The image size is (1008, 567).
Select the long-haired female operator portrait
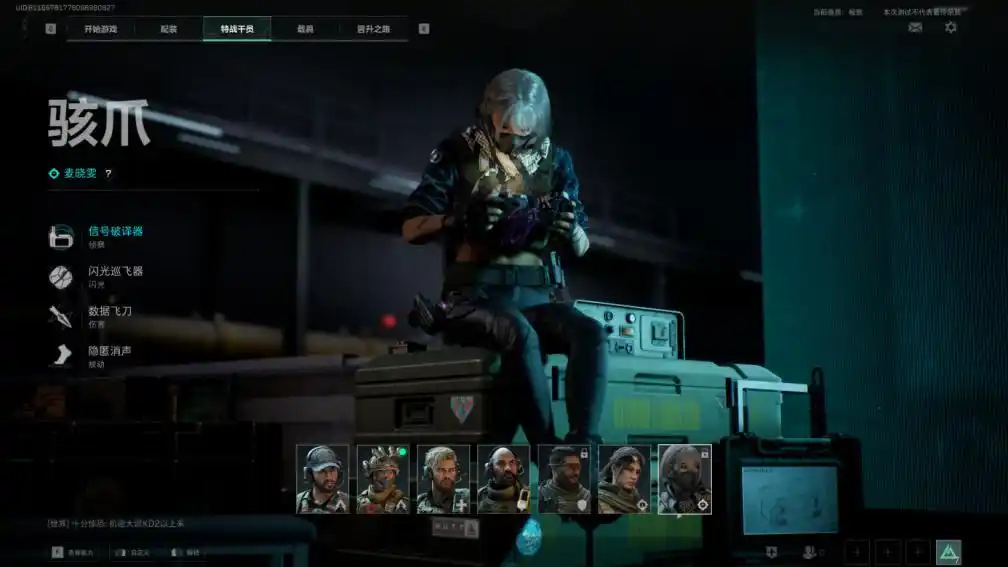624,479
